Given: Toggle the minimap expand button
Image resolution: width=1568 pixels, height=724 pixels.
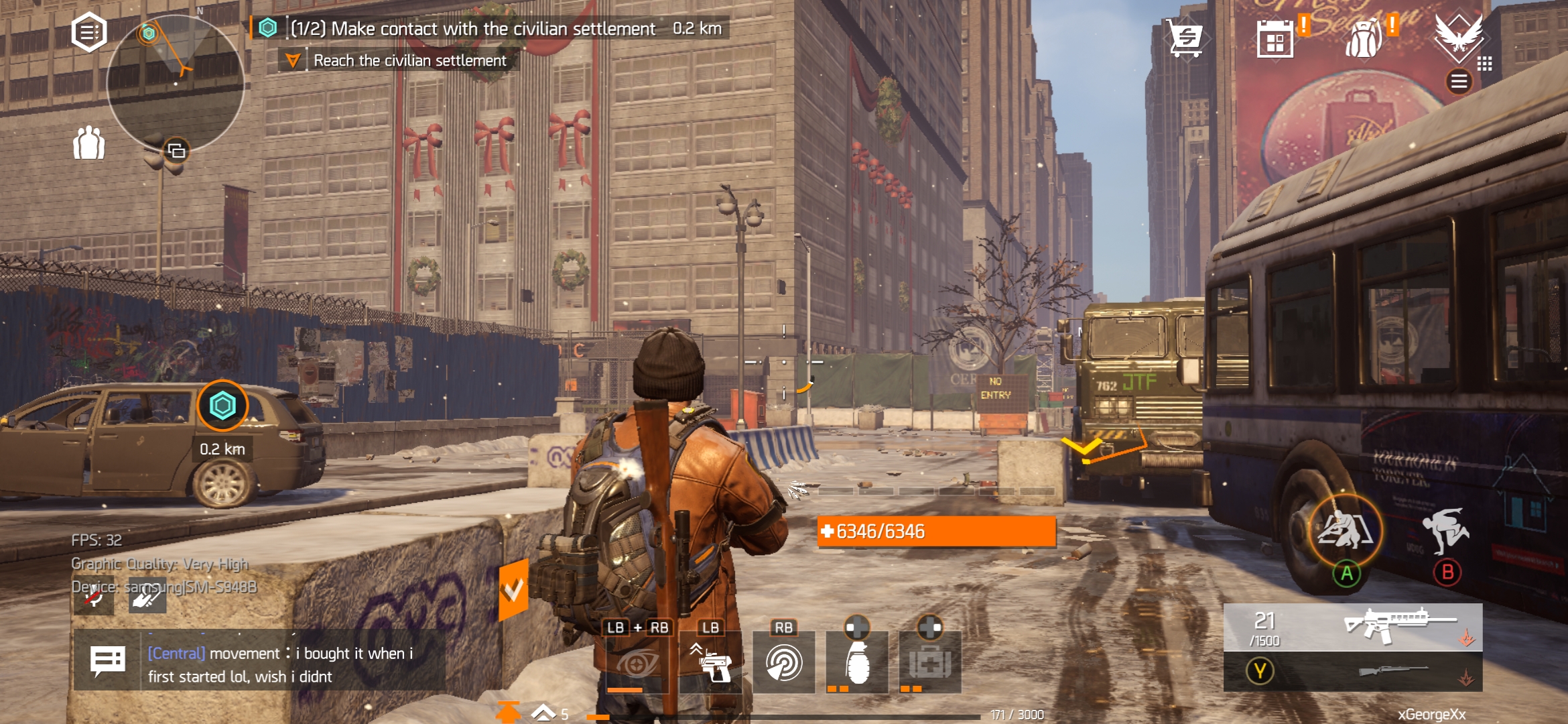Looking at the screenshot, I should pos(177,151).
